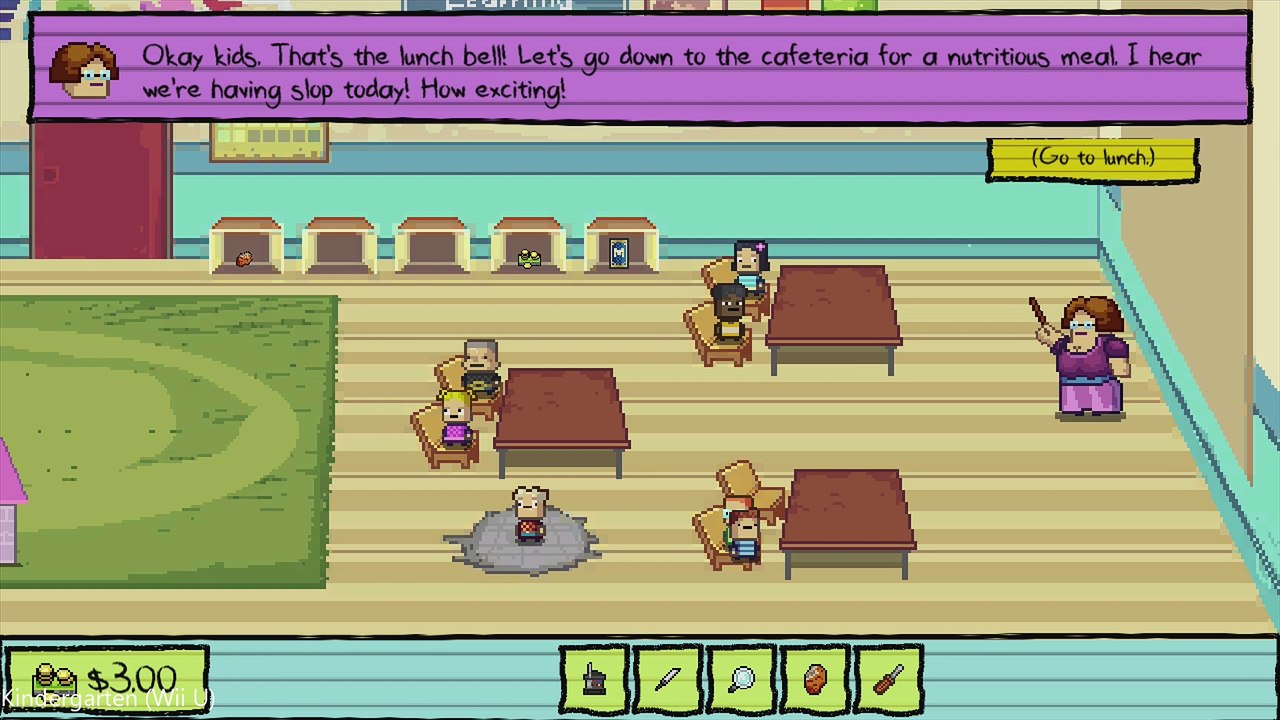
Task: Pick the knife from the inventory bar
Action: [667, 679]
